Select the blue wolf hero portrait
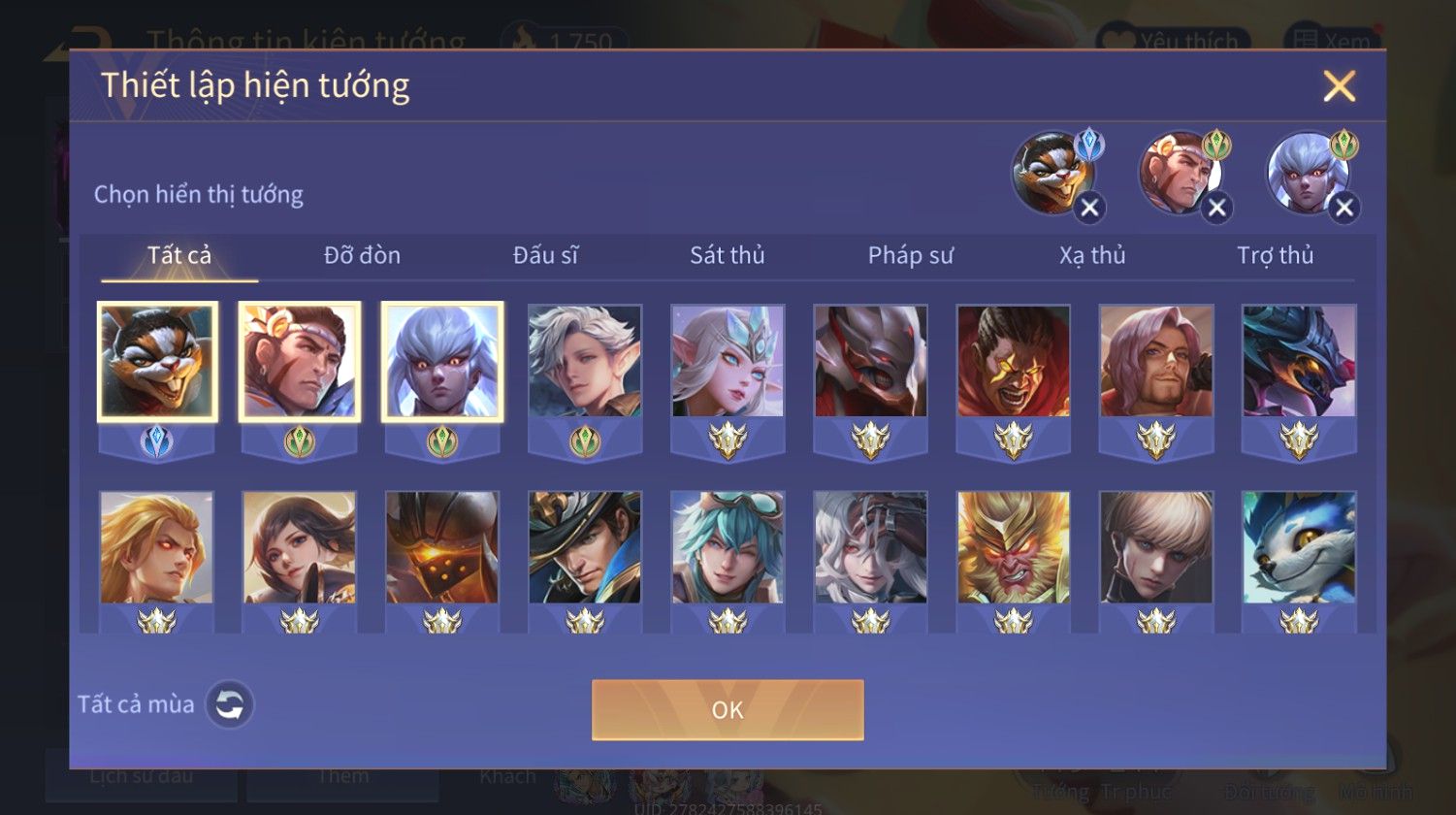1456x815 pixels. (x=1299, y=547)
